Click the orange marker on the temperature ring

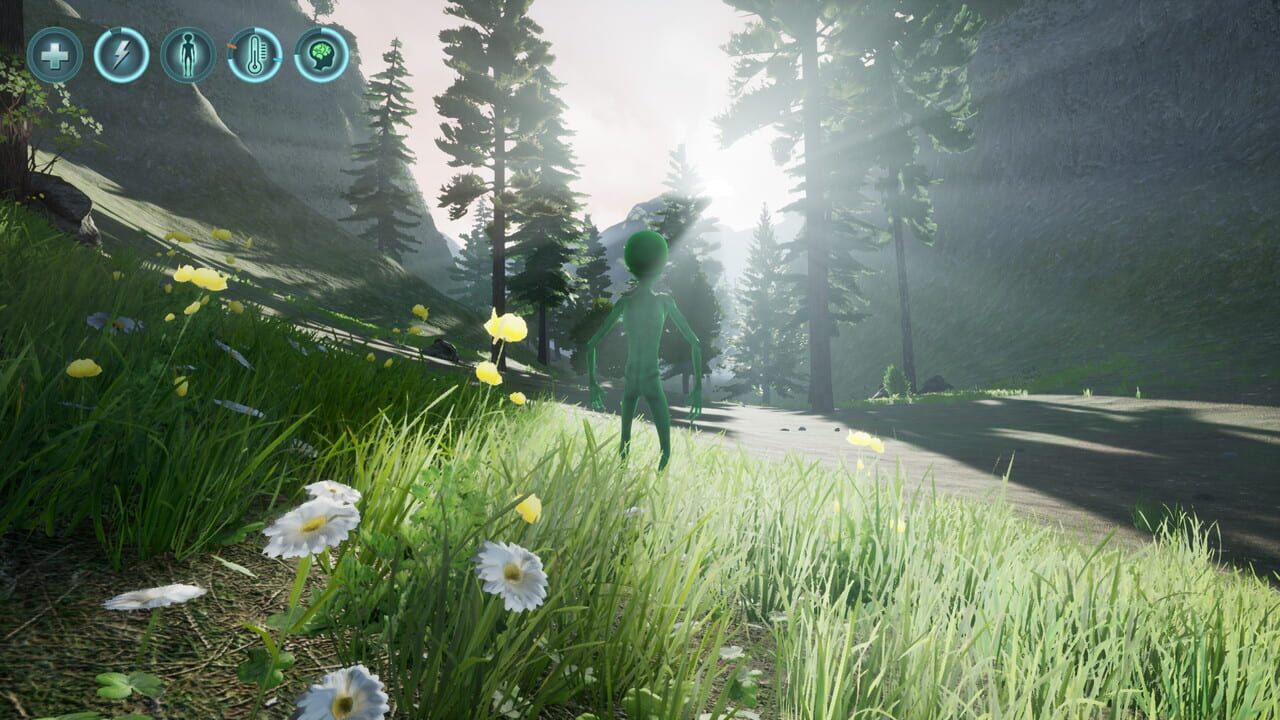(x=231, y=46)
